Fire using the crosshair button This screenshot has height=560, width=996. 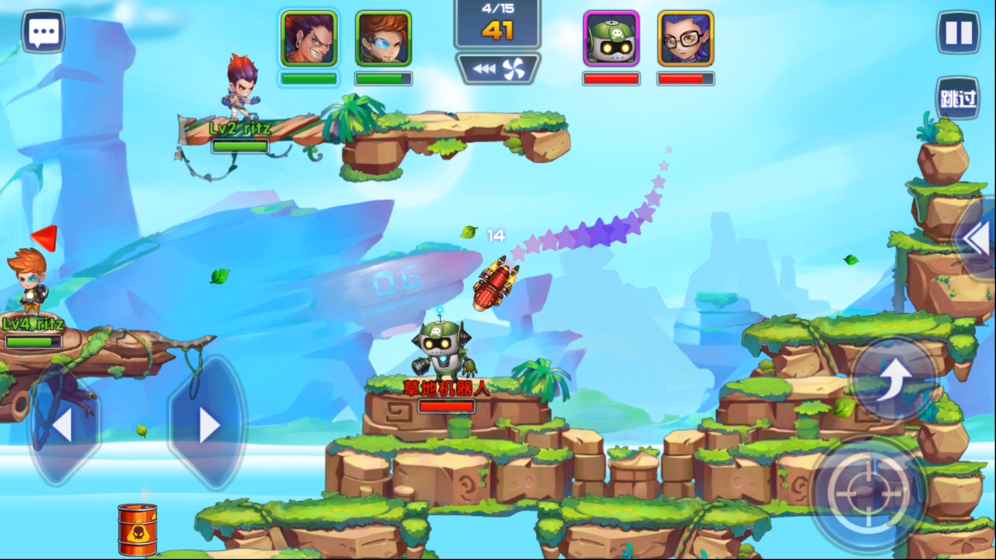[868, 491]
